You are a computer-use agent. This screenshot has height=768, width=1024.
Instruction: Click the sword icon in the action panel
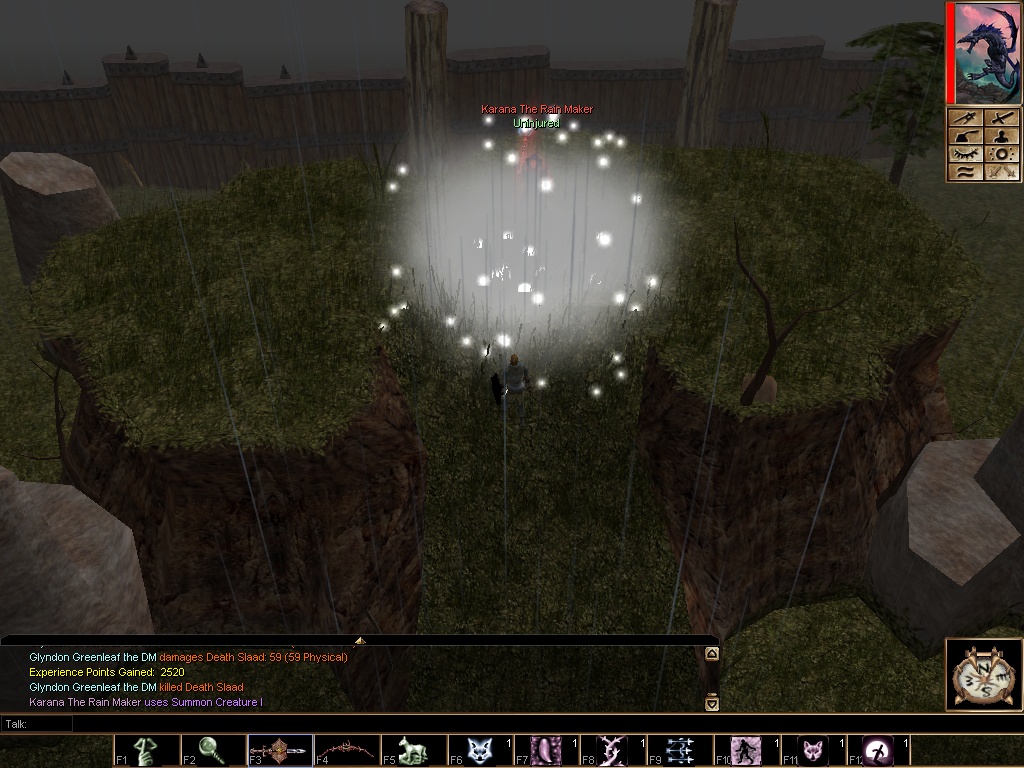point(1002,118)
